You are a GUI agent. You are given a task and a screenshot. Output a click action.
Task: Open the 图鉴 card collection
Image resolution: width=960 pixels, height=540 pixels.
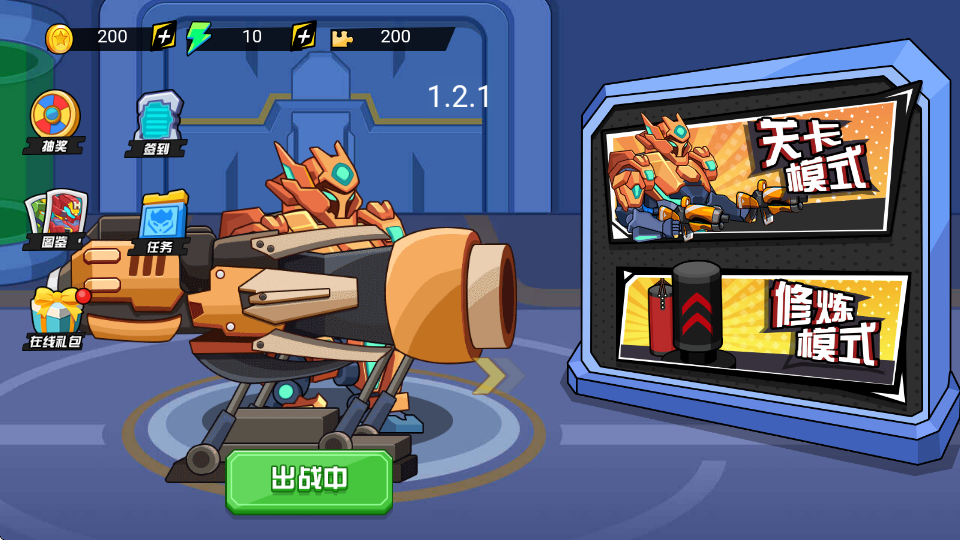coord(57,218)
